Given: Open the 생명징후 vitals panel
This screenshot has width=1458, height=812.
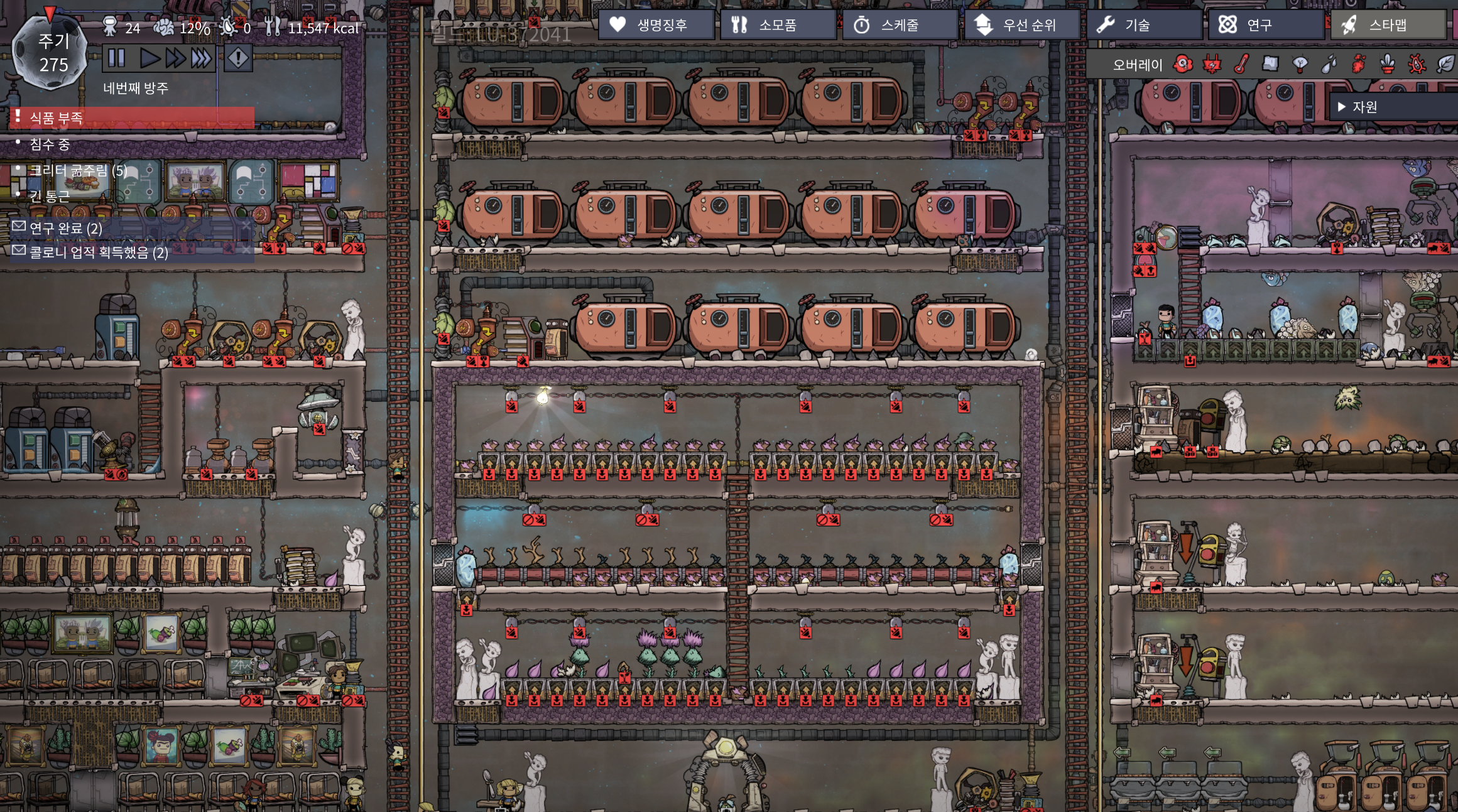Looking at the screenshot, I should coord(655,25).
